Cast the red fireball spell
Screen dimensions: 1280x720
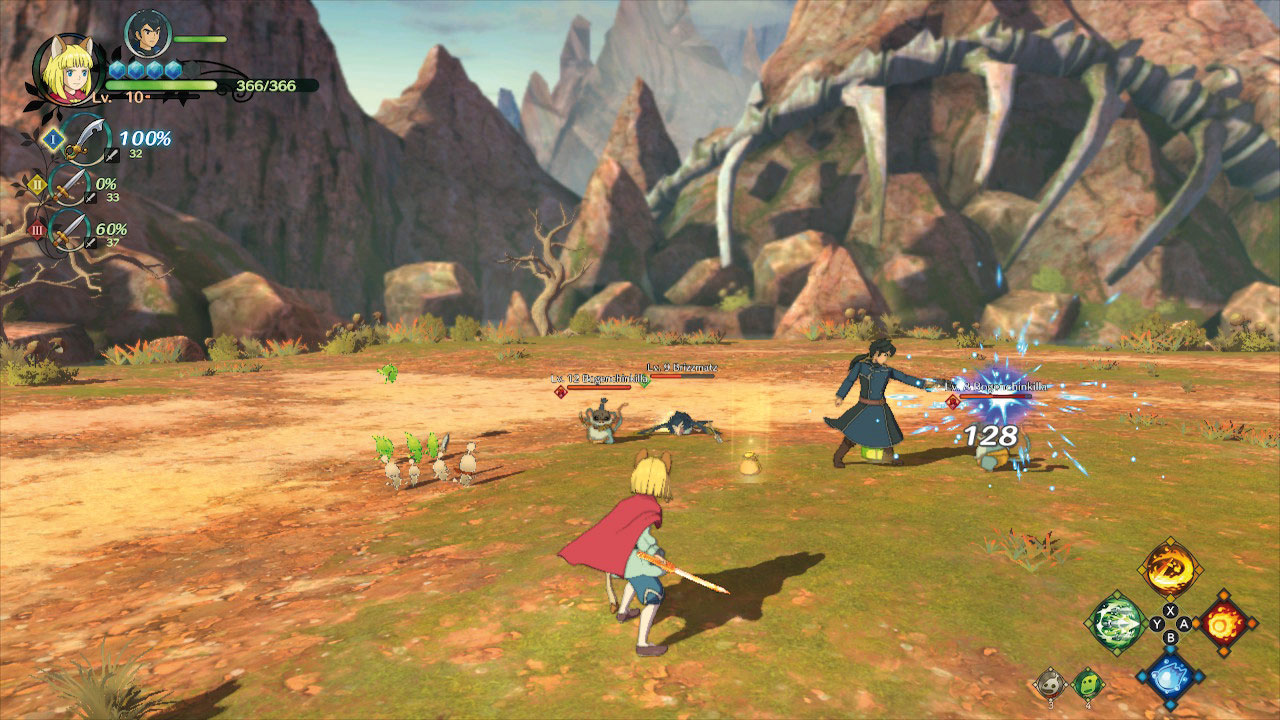1224,622
